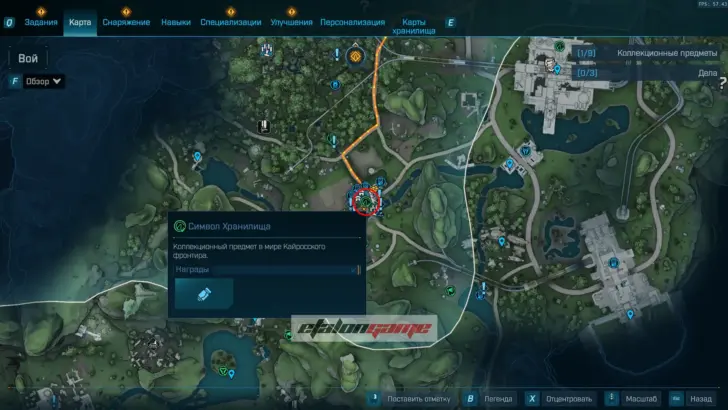Open the Задания tab
This screenshot has height=410, width=728.
click(41, 22)
